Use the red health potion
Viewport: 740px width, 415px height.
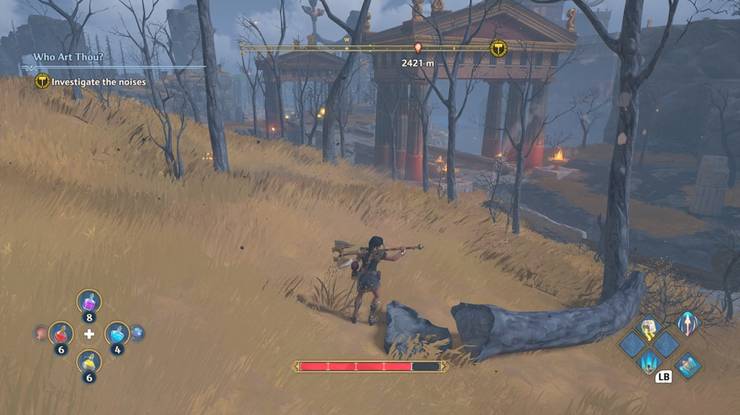[61, 332]
